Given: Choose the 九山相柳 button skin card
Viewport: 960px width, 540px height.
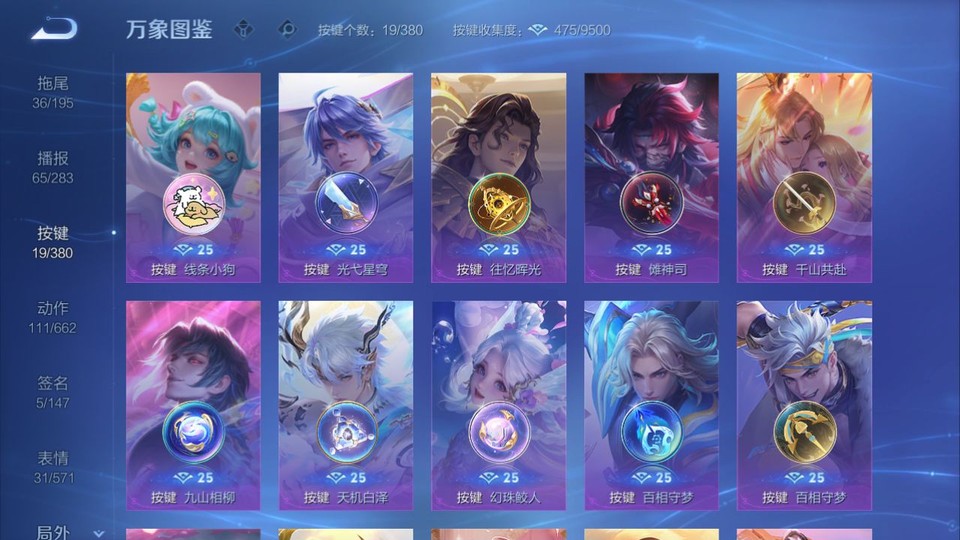Looking at the screenshot, I should (x=193, y=405).
